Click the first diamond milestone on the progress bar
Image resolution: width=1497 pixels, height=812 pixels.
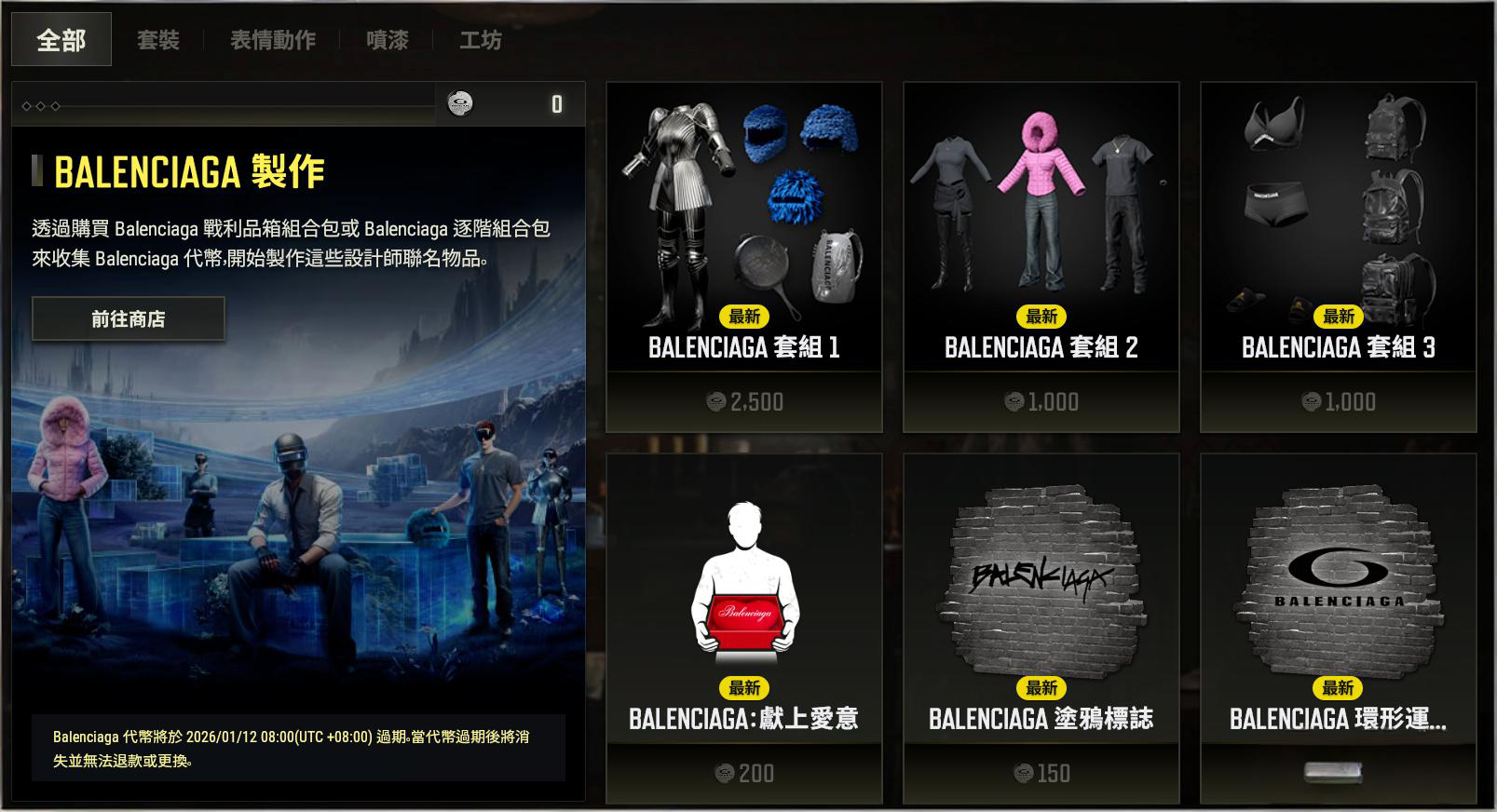coord(26,105)
